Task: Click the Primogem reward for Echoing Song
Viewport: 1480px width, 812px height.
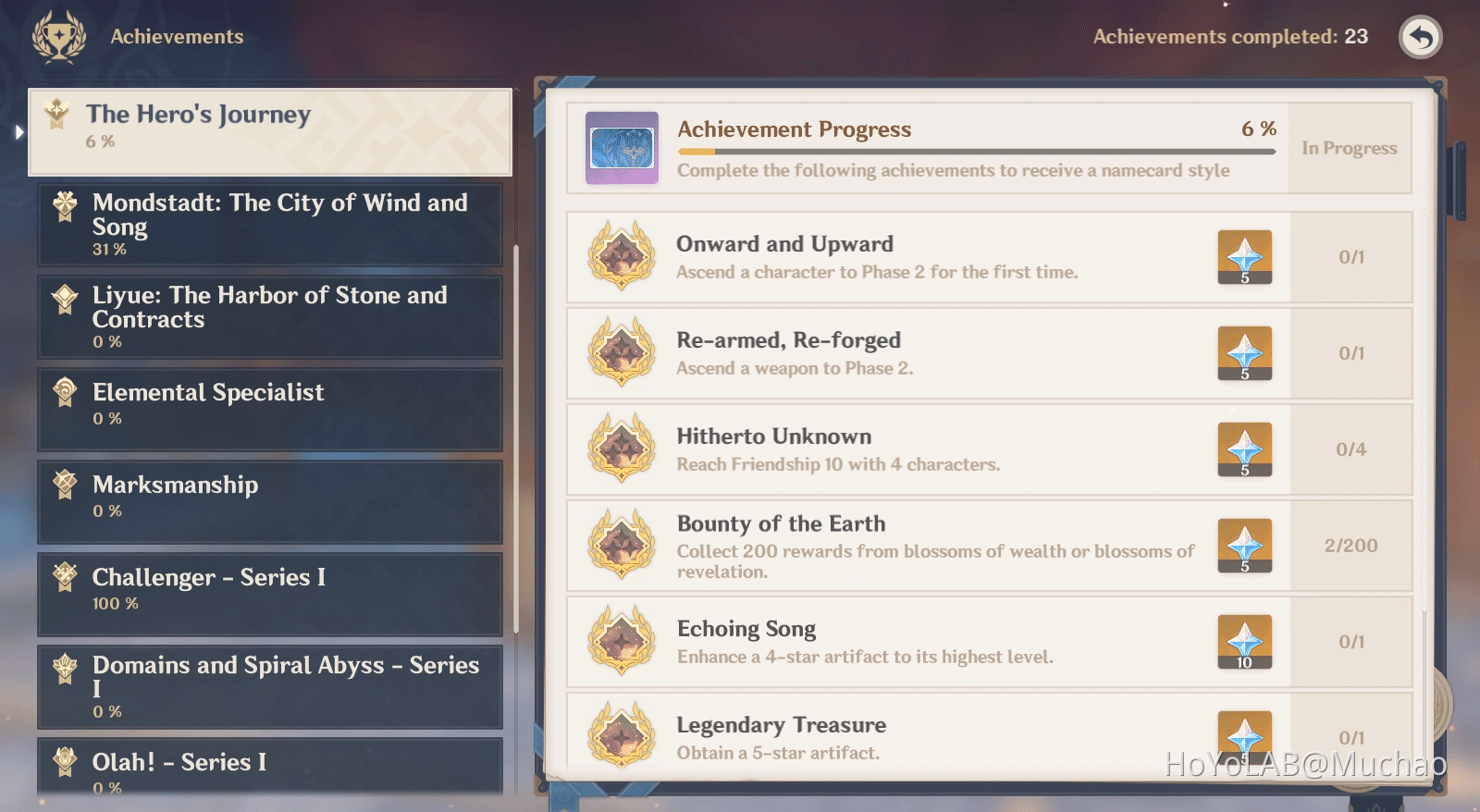Action: pos(1244,641)
